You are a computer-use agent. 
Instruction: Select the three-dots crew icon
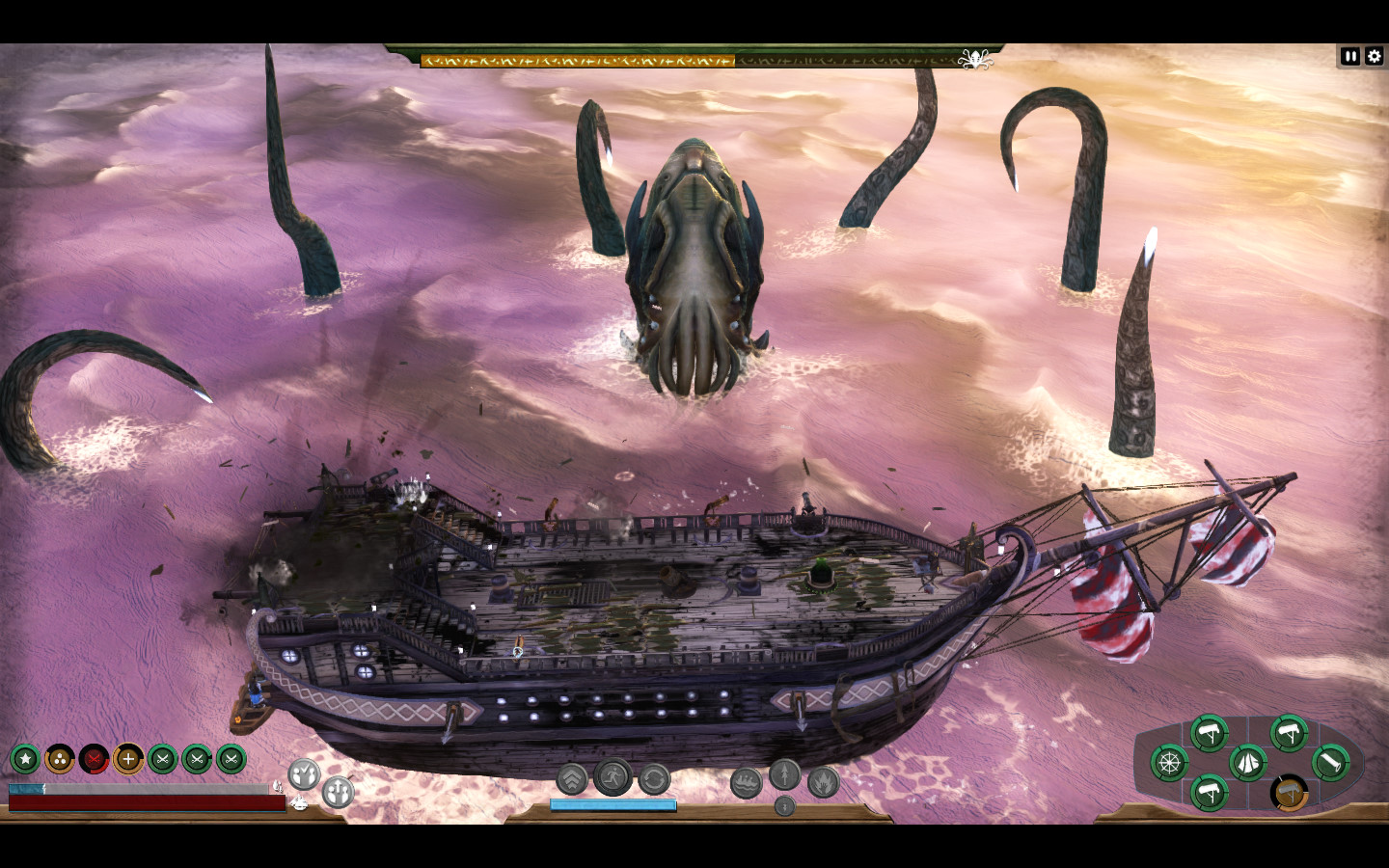[x=60, y=760]
